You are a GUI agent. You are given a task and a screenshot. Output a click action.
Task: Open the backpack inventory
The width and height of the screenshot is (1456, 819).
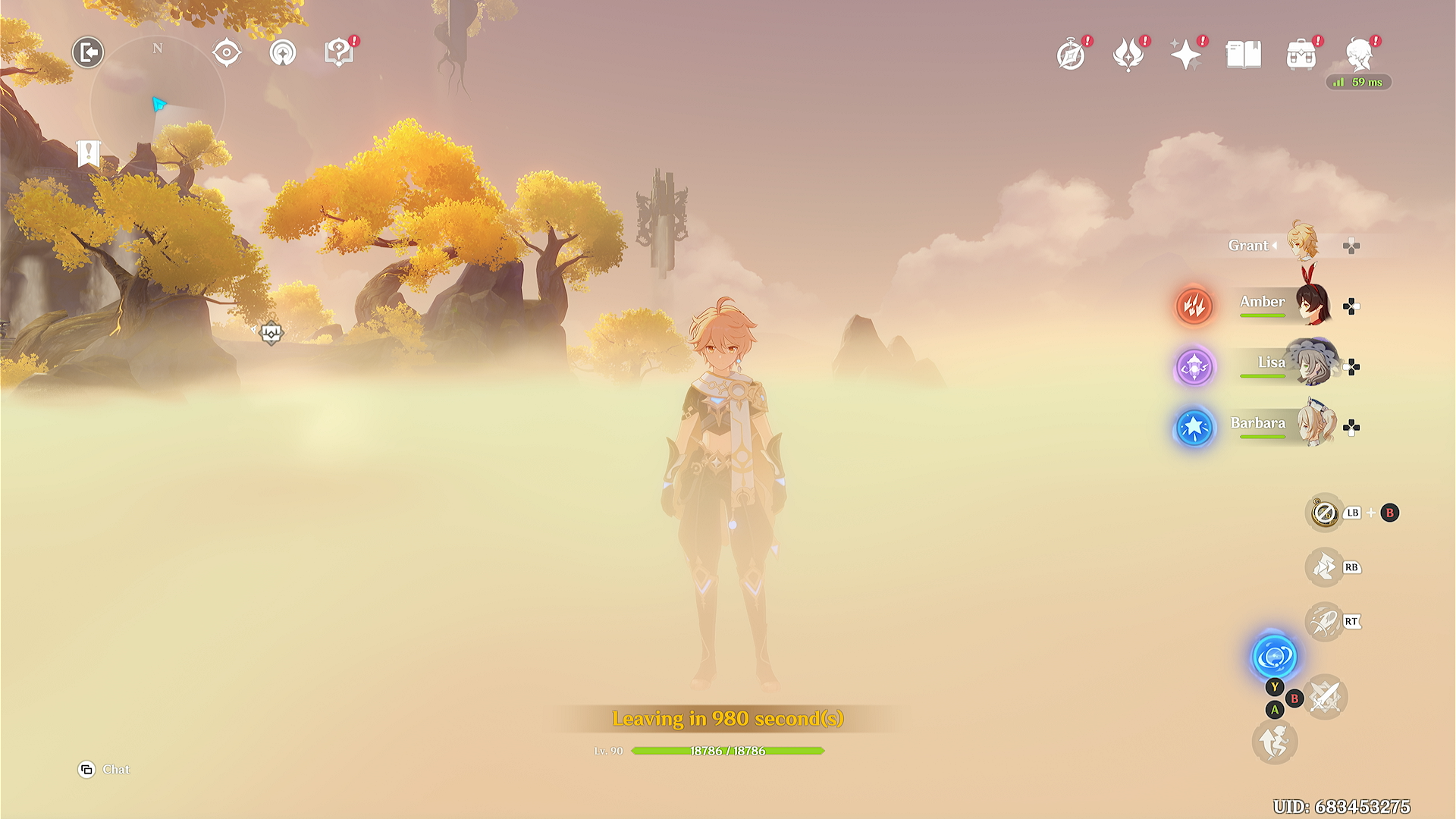click(1301, 55)
